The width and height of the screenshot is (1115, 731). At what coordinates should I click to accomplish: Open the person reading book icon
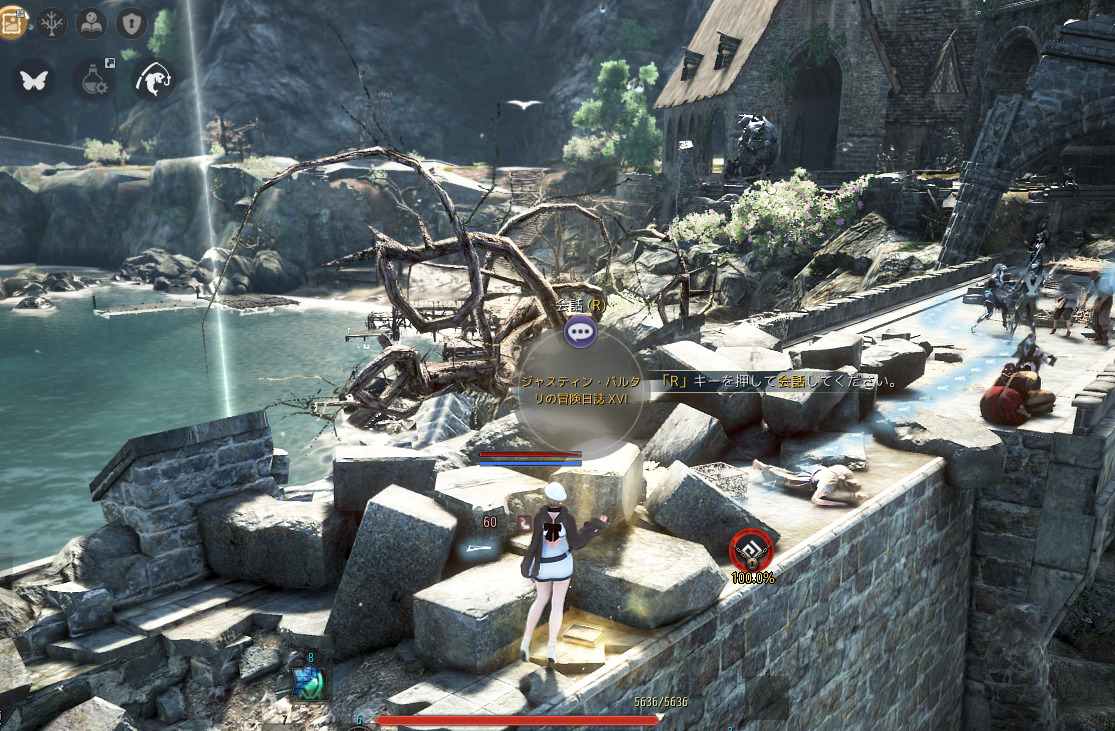pos(91,22)
